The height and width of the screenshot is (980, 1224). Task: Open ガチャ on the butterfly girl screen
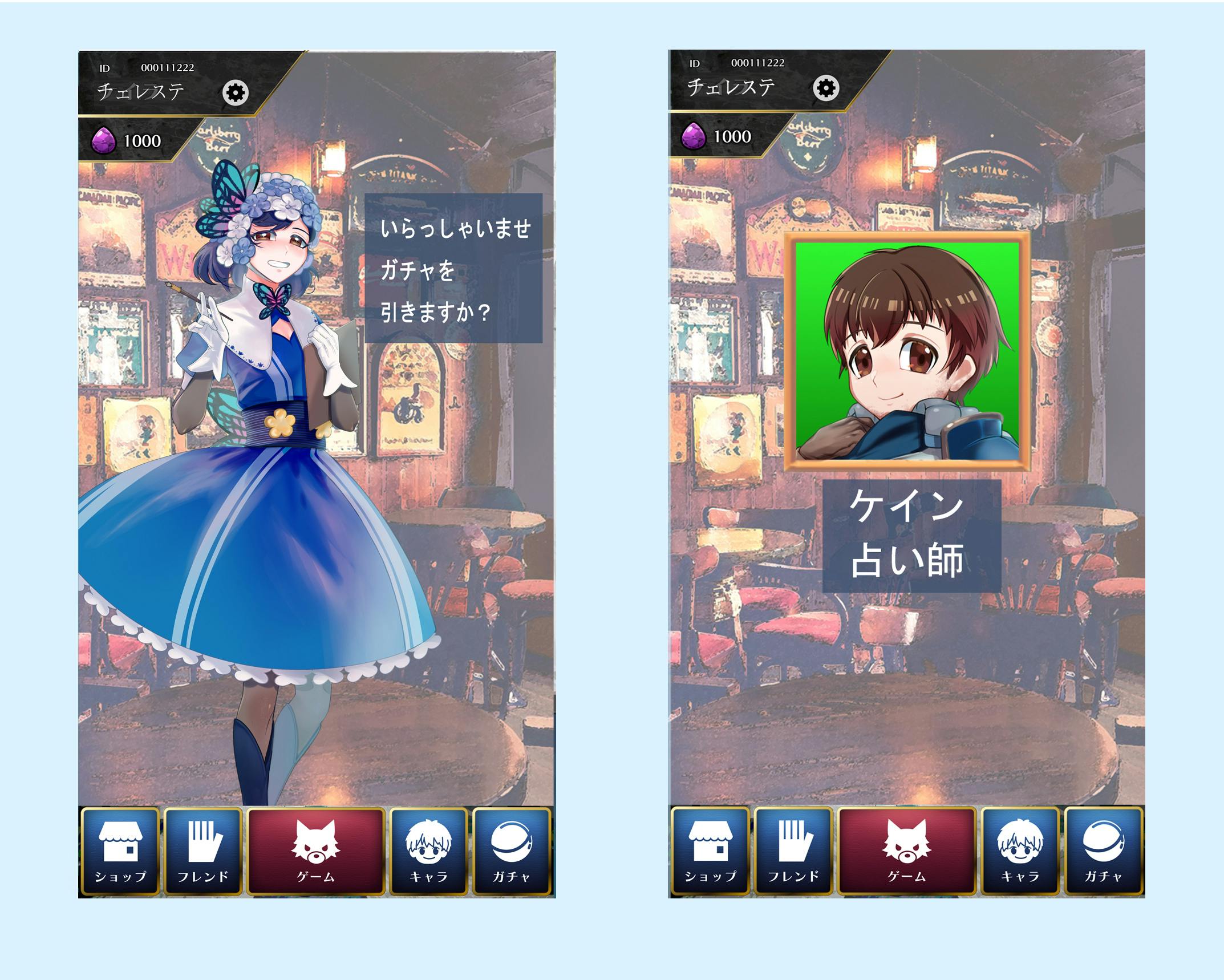click(x=512, y=851)
